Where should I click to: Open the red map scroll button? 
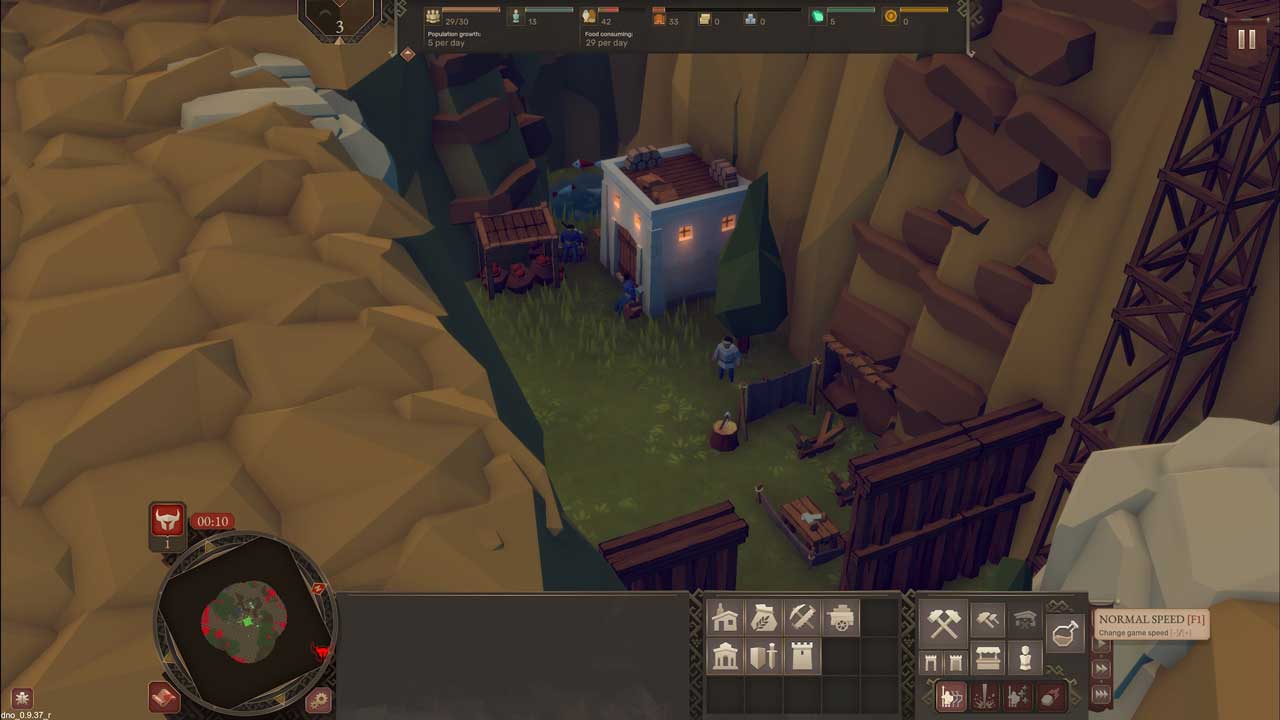[x=164, y=697]
